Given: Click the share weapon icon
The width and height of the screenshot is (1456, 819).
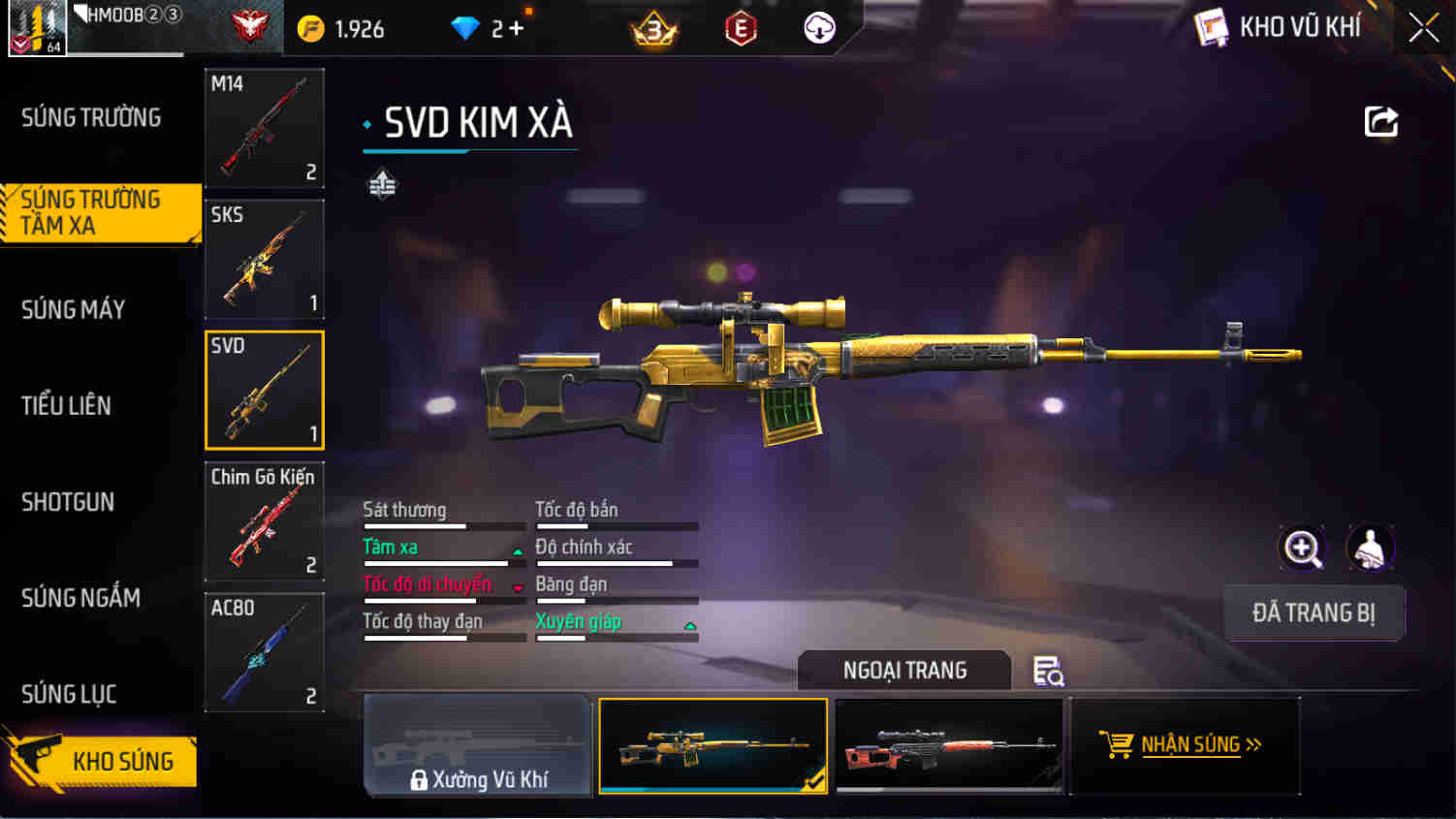Looking at the screenshot, I should [1381, 121].
